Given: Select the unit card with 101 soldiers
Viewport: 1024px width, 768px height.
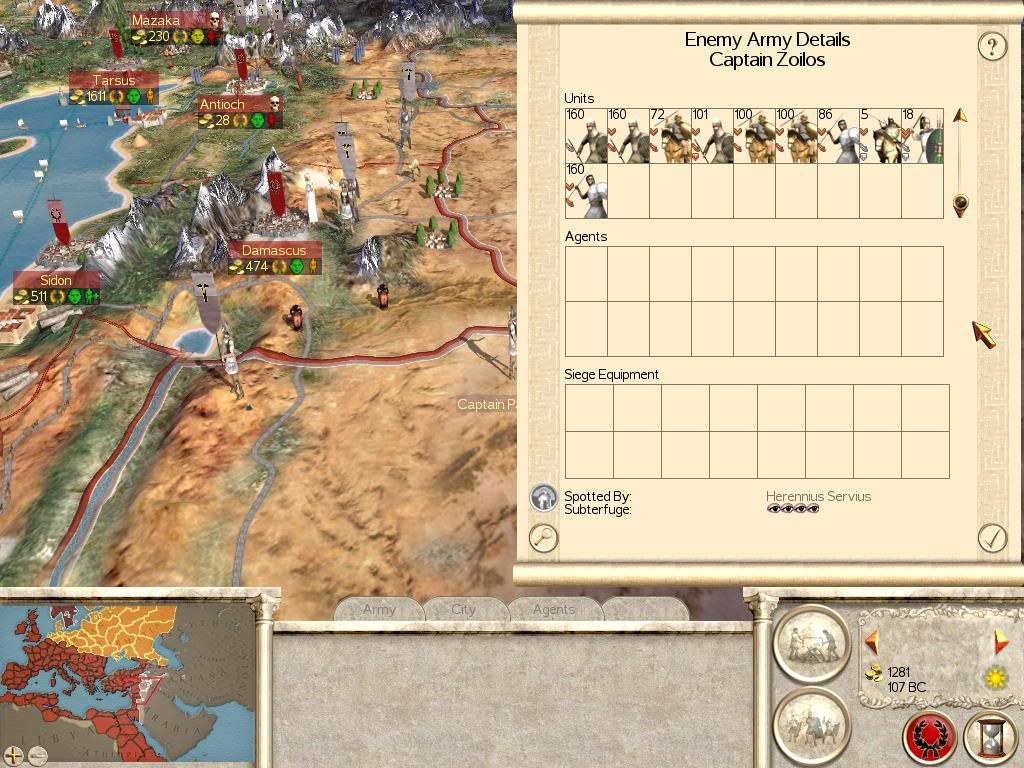Looking at the screenshot, I should (x=712, y=136).
